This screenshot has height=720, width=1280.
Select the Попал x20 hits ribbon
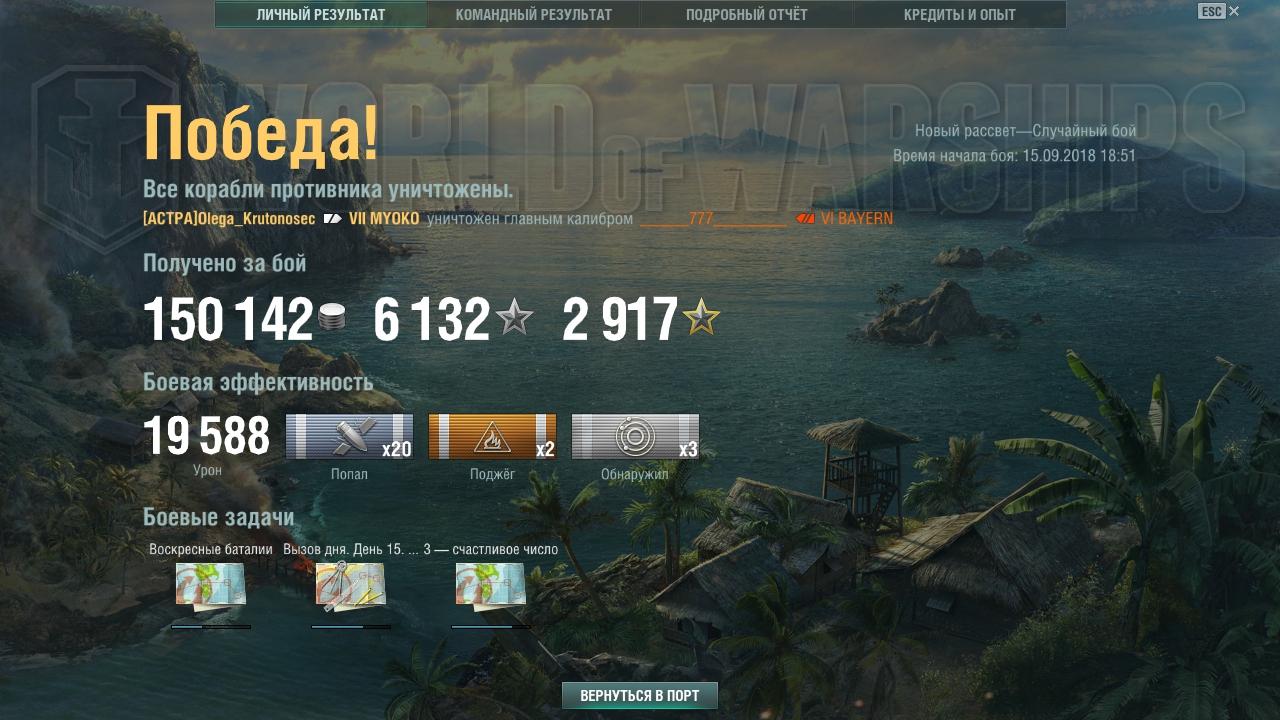click(349, 437)
